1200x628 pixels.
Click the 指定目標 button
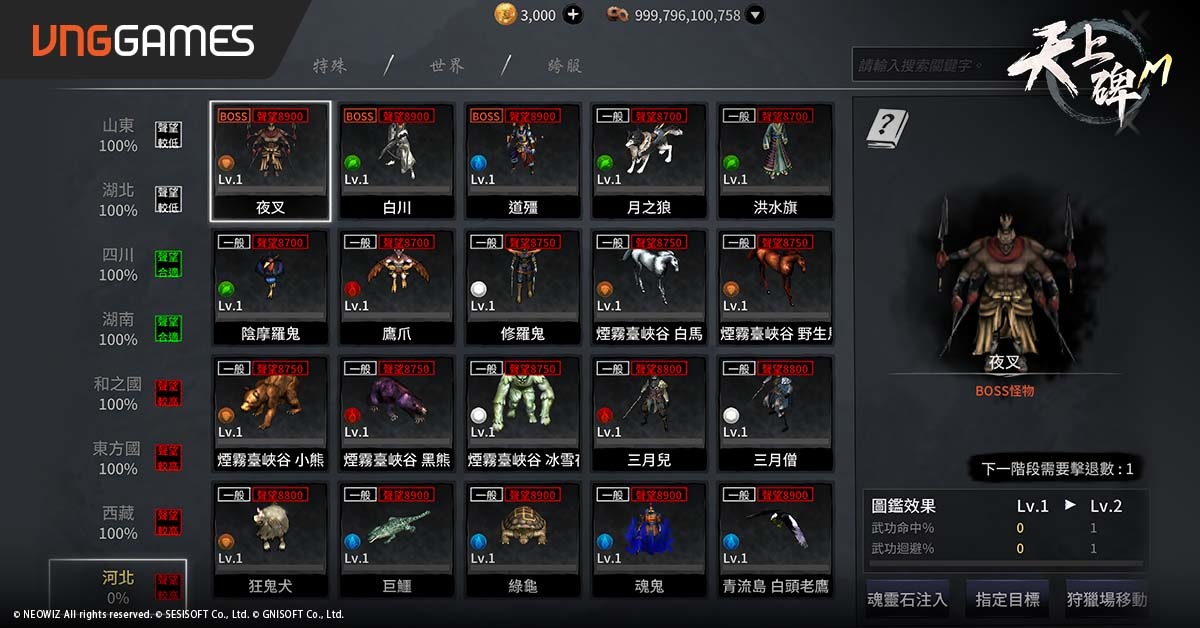coord(1007,600)
